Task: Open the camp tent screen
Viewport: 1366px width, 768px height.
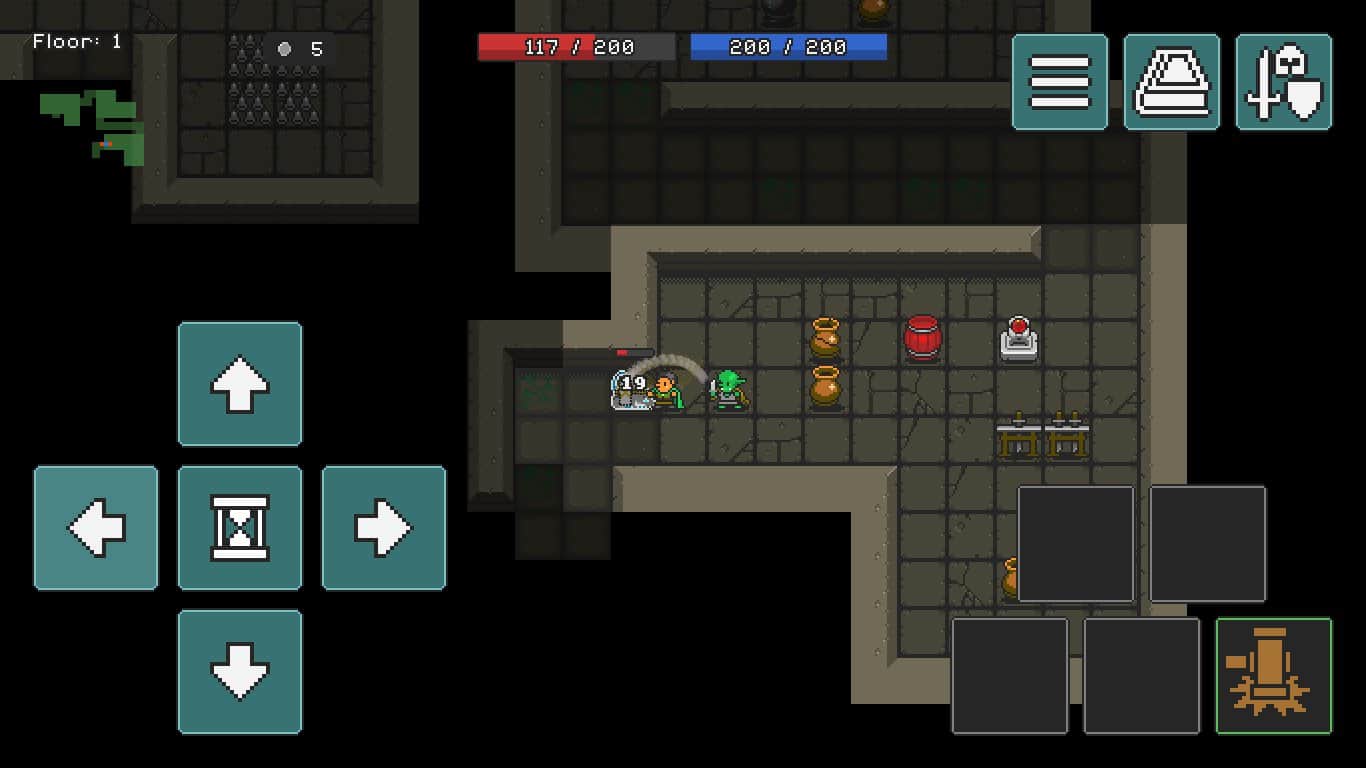Action: point(1172,82)
